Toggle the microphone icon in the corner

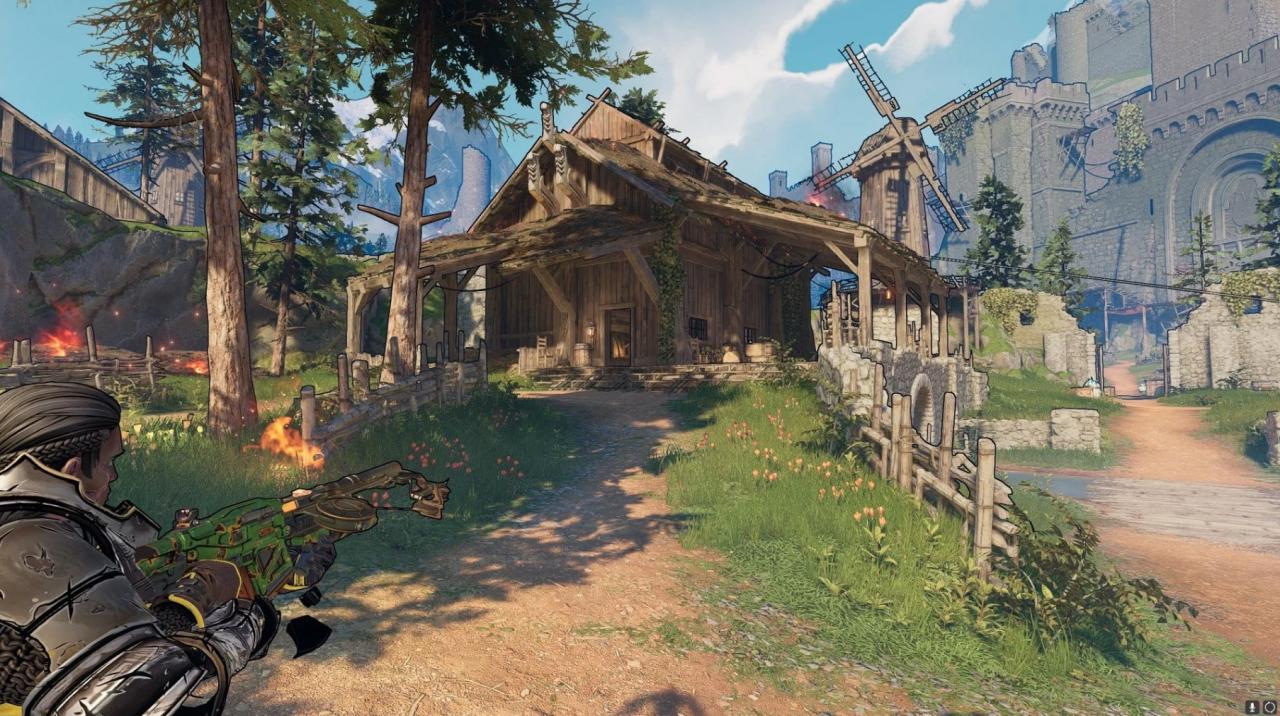(x=1252, y=707)
